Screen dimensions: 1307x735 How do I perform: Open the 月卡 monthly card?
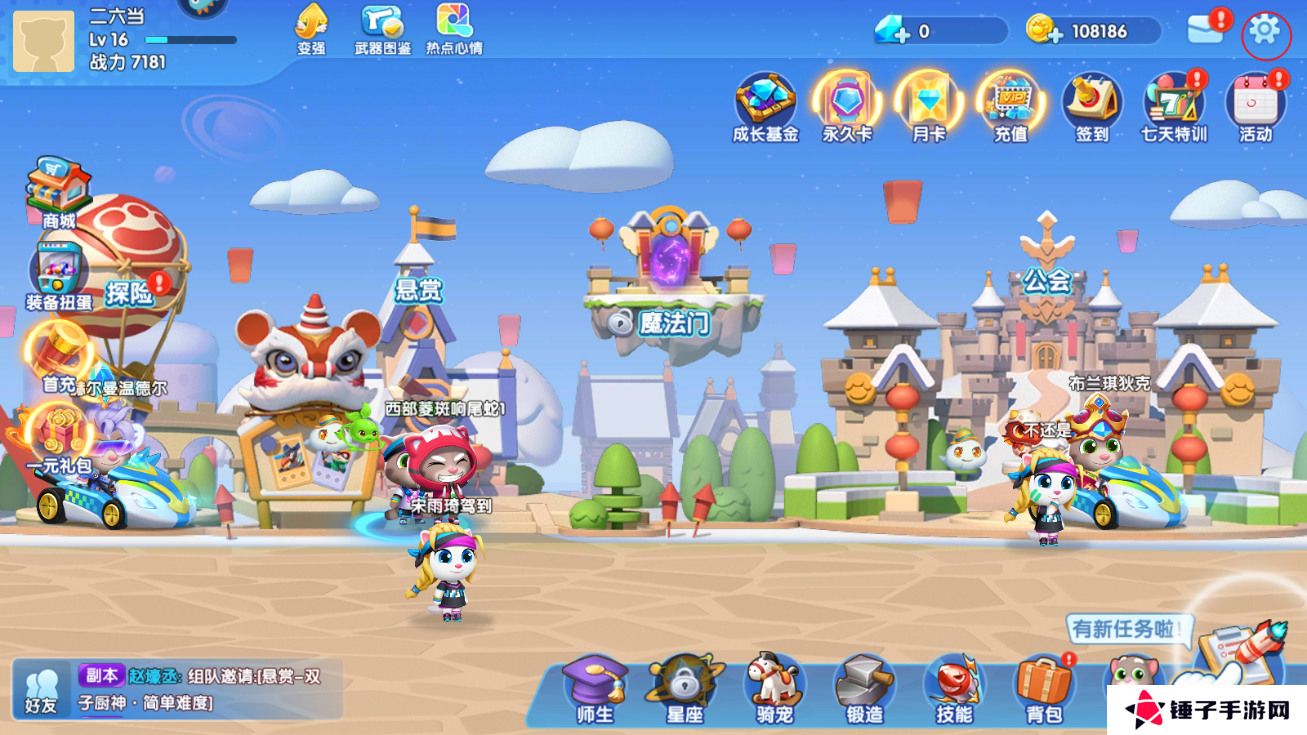click(928, 103)
